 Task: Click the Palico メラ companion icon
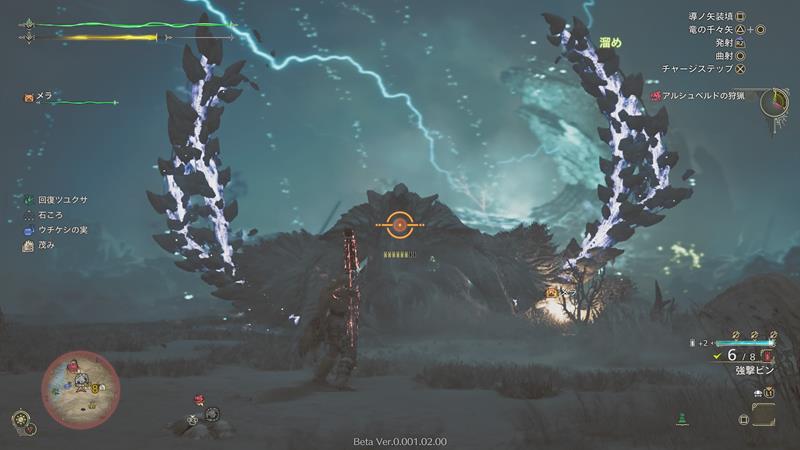click(x=30, y=97)
